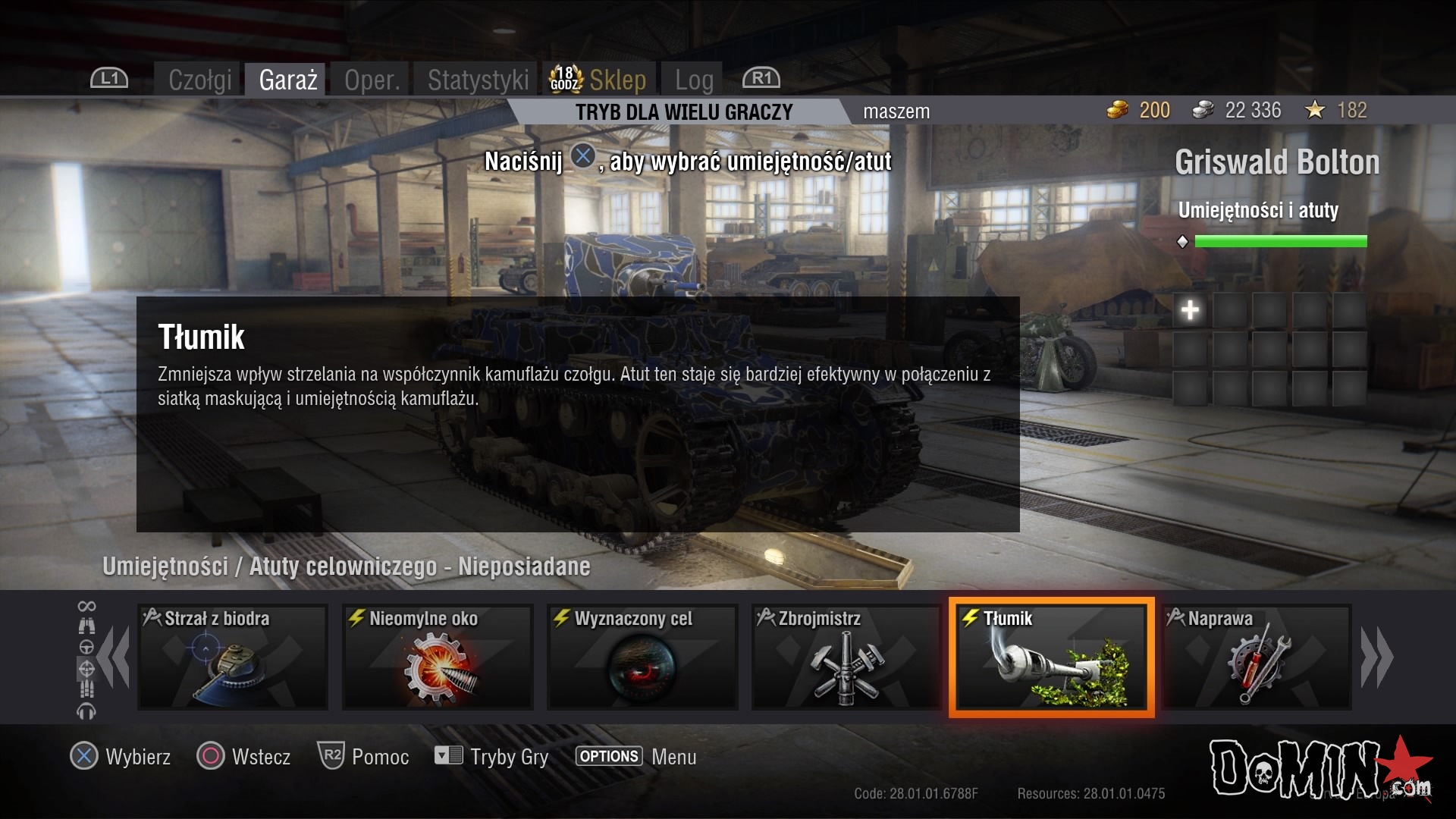Choose the Zbrojmistrz skill card

[846, 657]
